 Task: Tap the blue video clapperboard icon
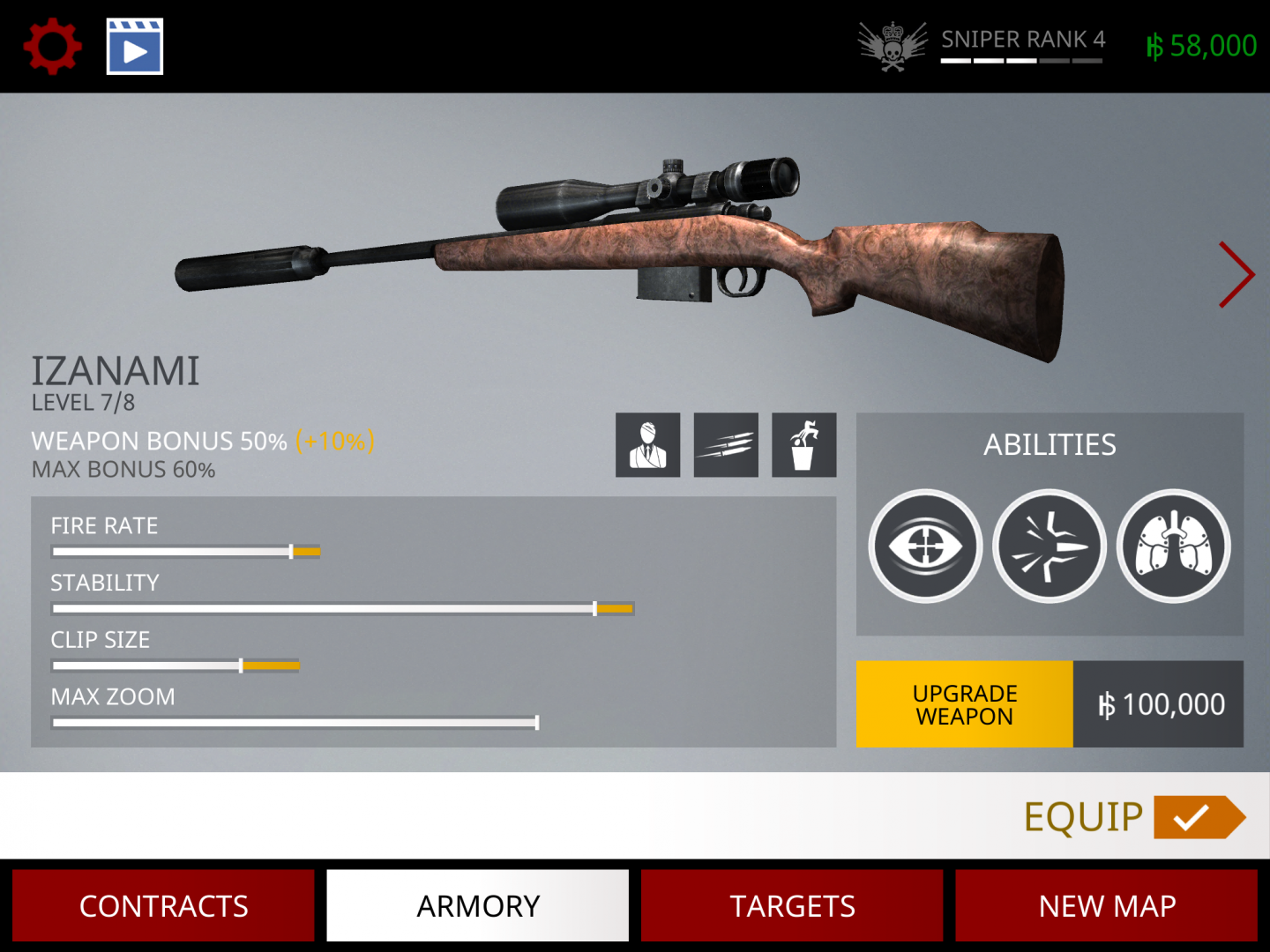point(135,47)
